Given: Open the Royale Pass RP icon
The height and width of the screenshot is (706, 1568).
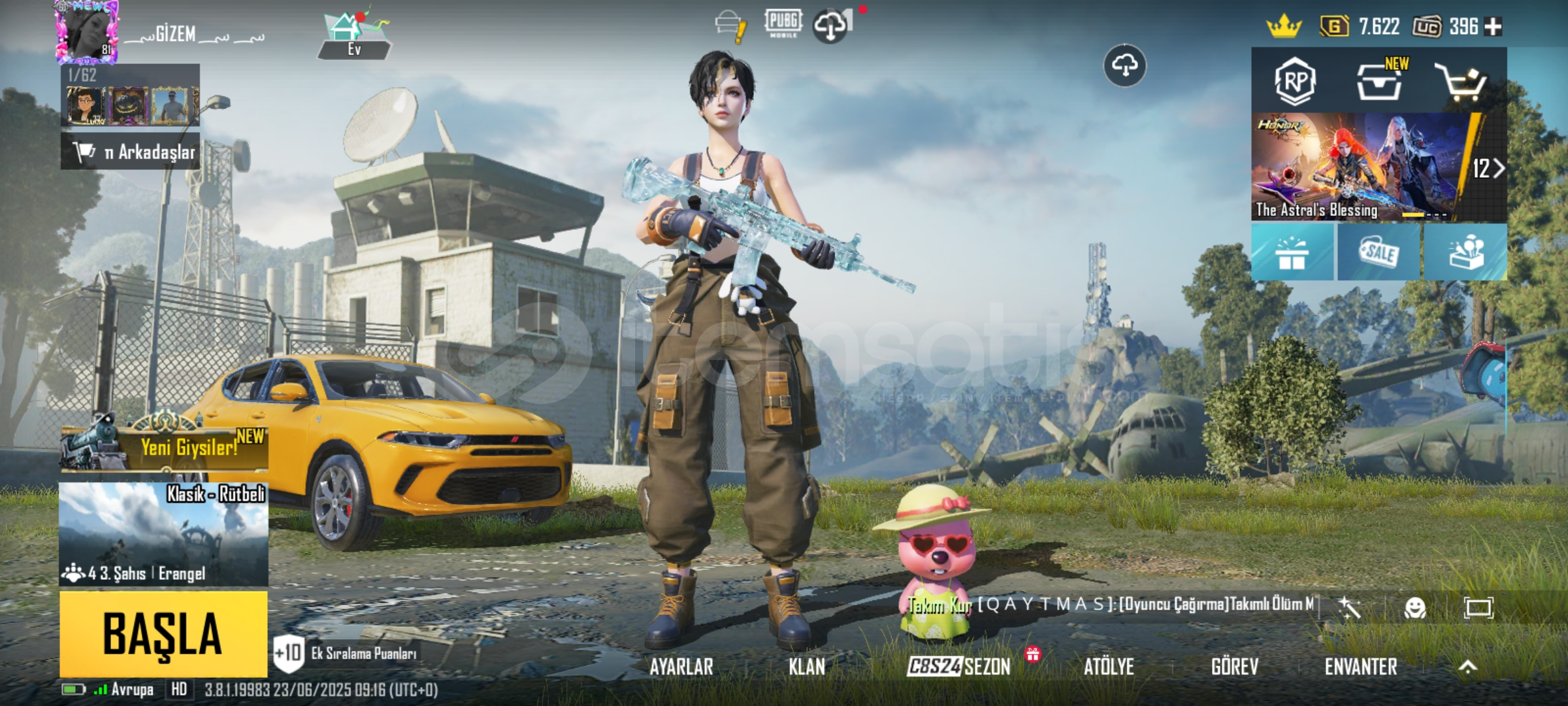Looking at the screenshot, I should click(x=1295, y=82).
